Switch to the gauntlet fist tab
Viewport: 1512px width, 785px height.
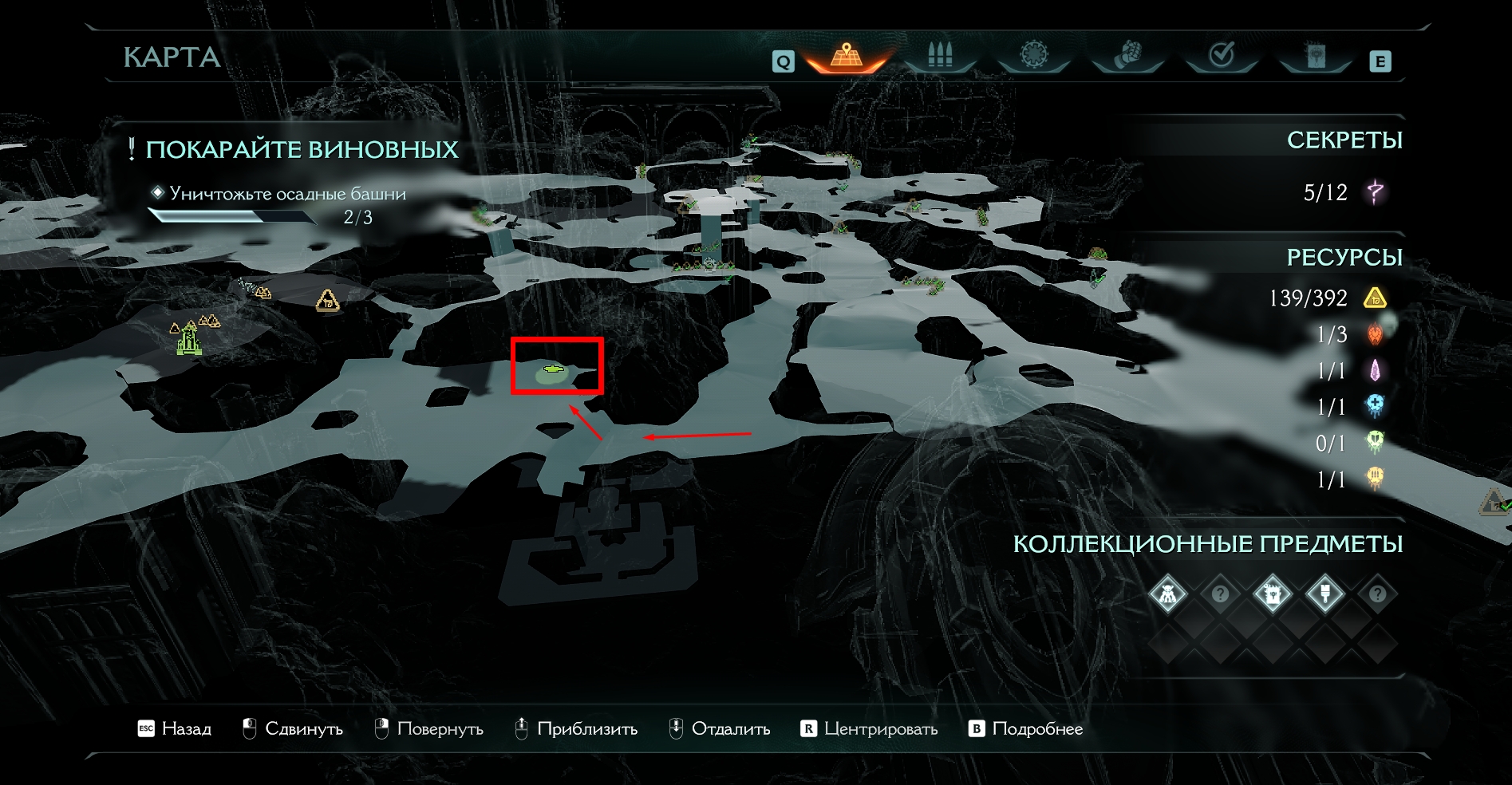[x=1127, y=56]
